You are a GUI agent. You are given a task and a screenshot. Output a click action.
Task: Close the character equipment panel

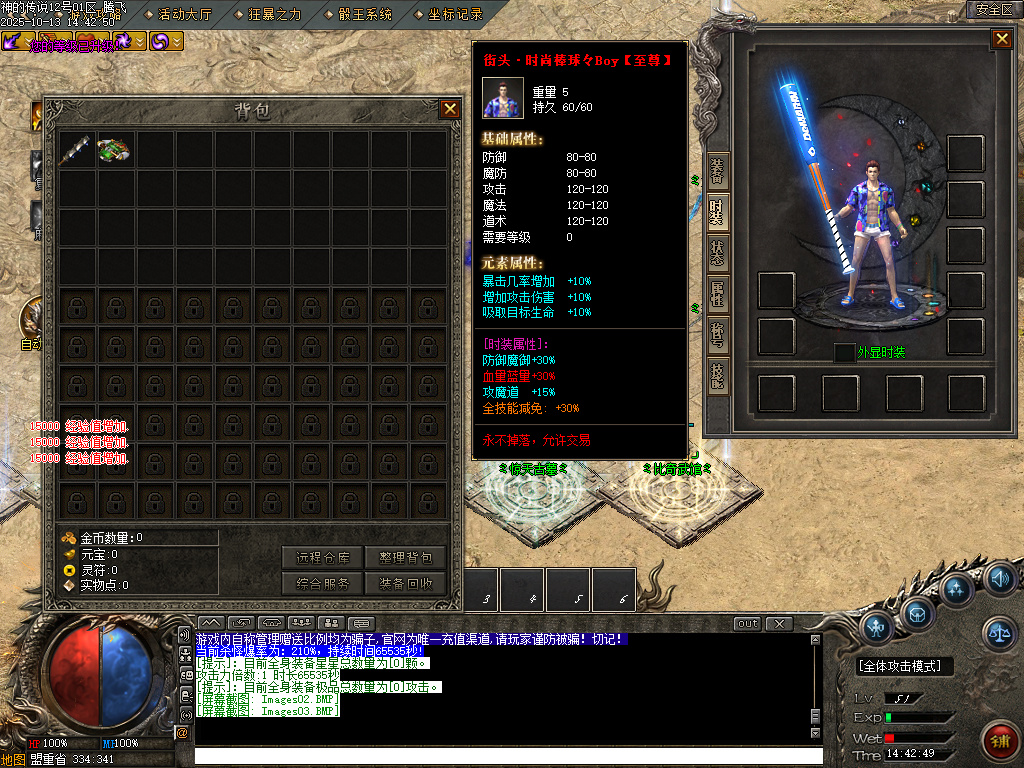click(x=1001, y=39)
